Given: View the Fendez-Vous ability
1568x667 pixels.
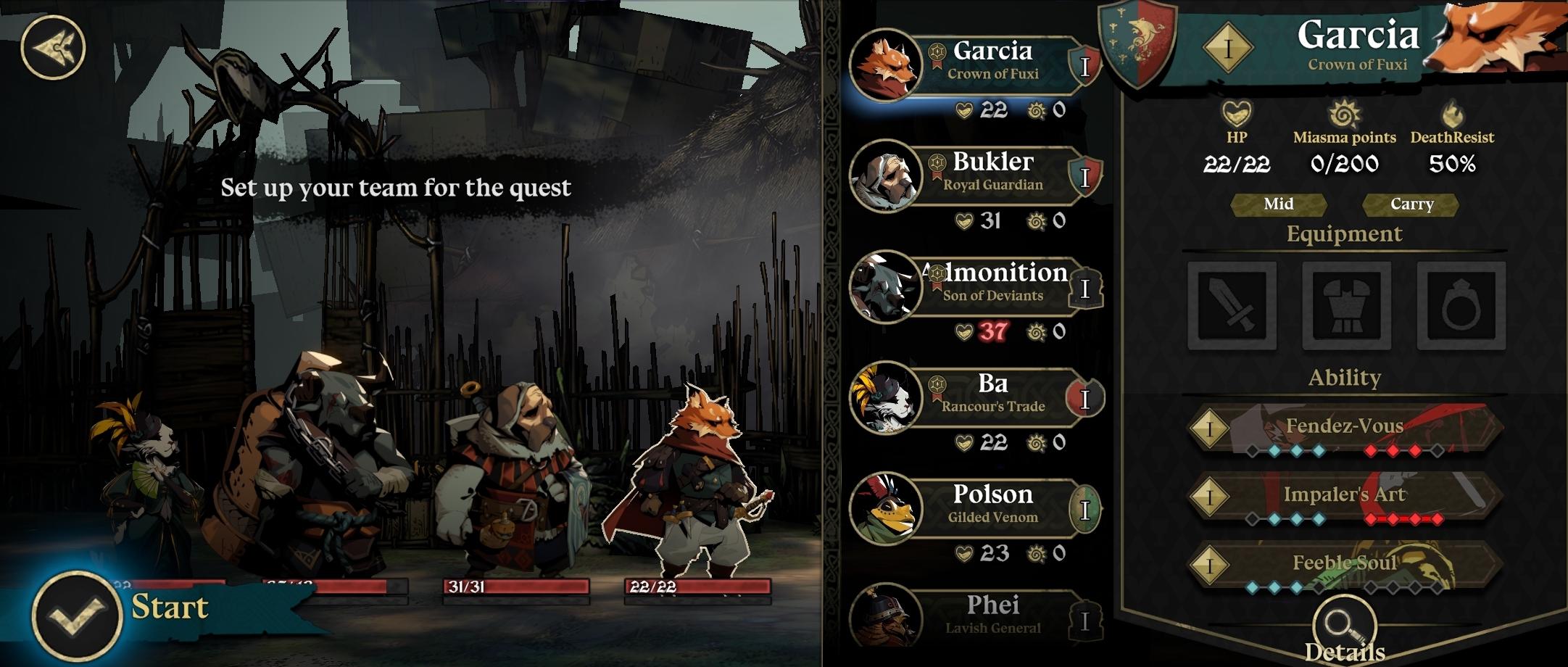Looking at the screenshot, I should pyautogui.click(x=1345, y=428).
